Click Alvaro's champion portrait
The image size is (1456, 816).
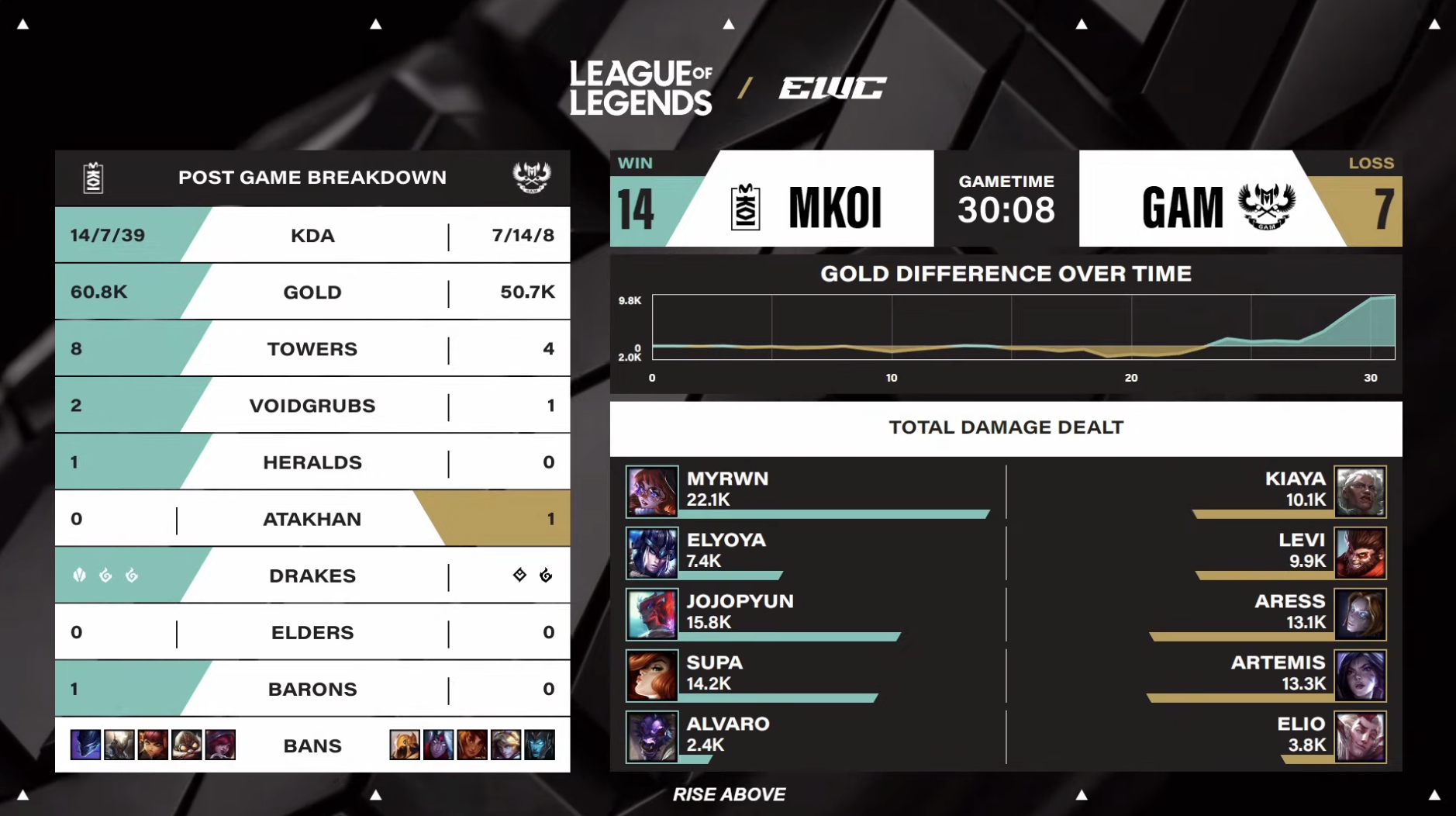point(652,737)
